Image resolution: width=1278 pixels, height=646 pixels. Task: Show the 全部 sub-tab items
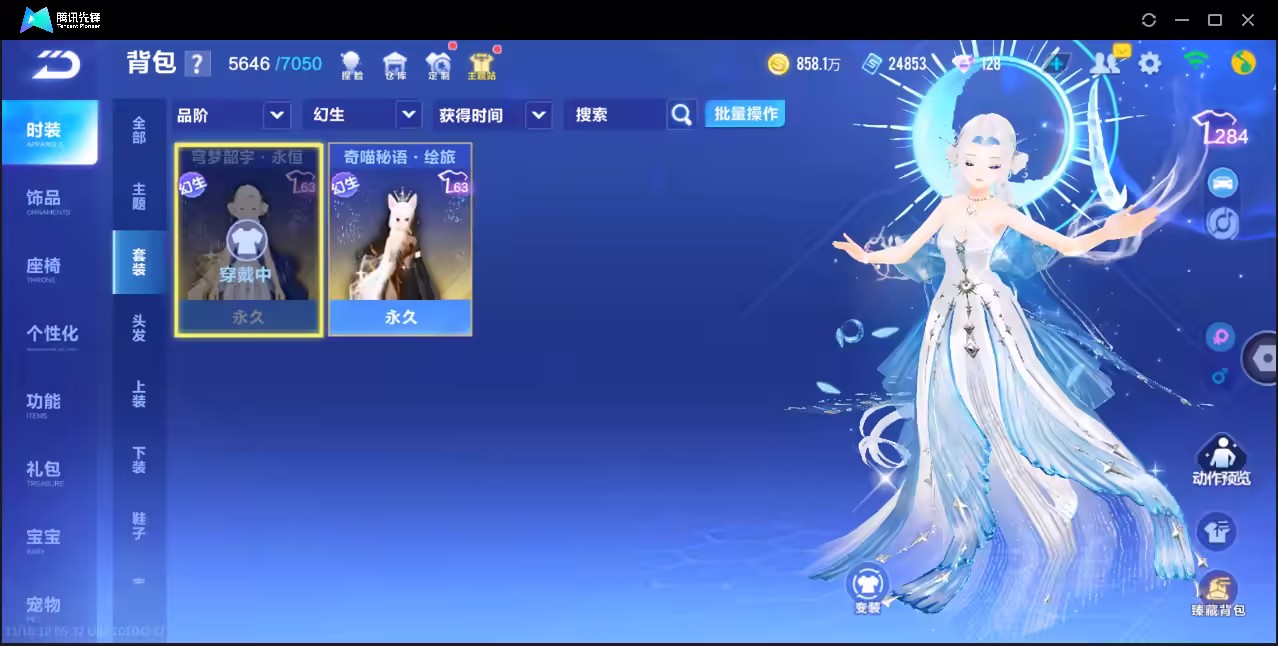point(139,130)
